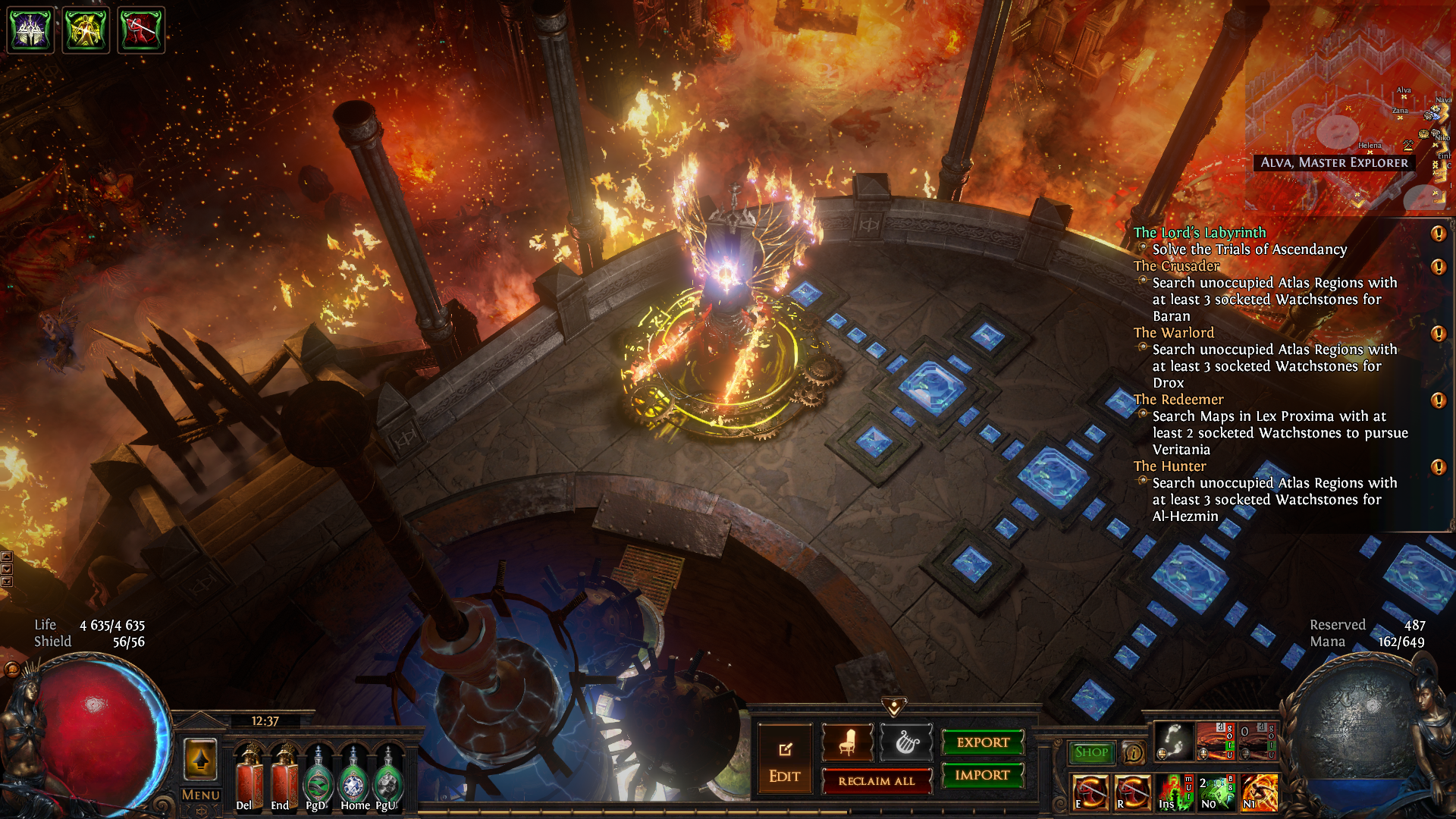The height and width of the screenshot is (819, 1456).
Task: Import a hideout layout
Action: pos(983,775)
